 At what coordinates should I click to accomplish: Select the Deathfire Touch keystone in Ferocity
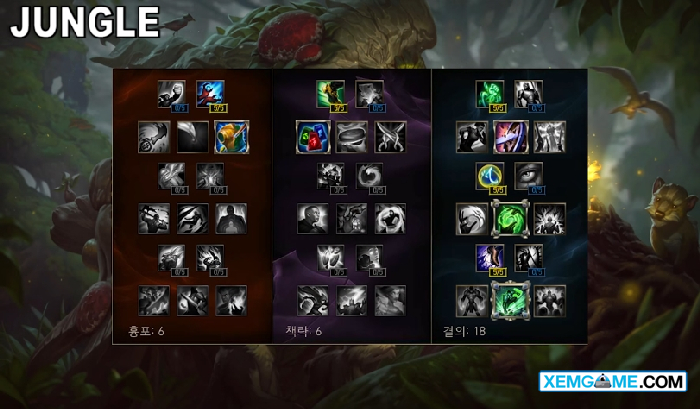click(x=231, y=299)
